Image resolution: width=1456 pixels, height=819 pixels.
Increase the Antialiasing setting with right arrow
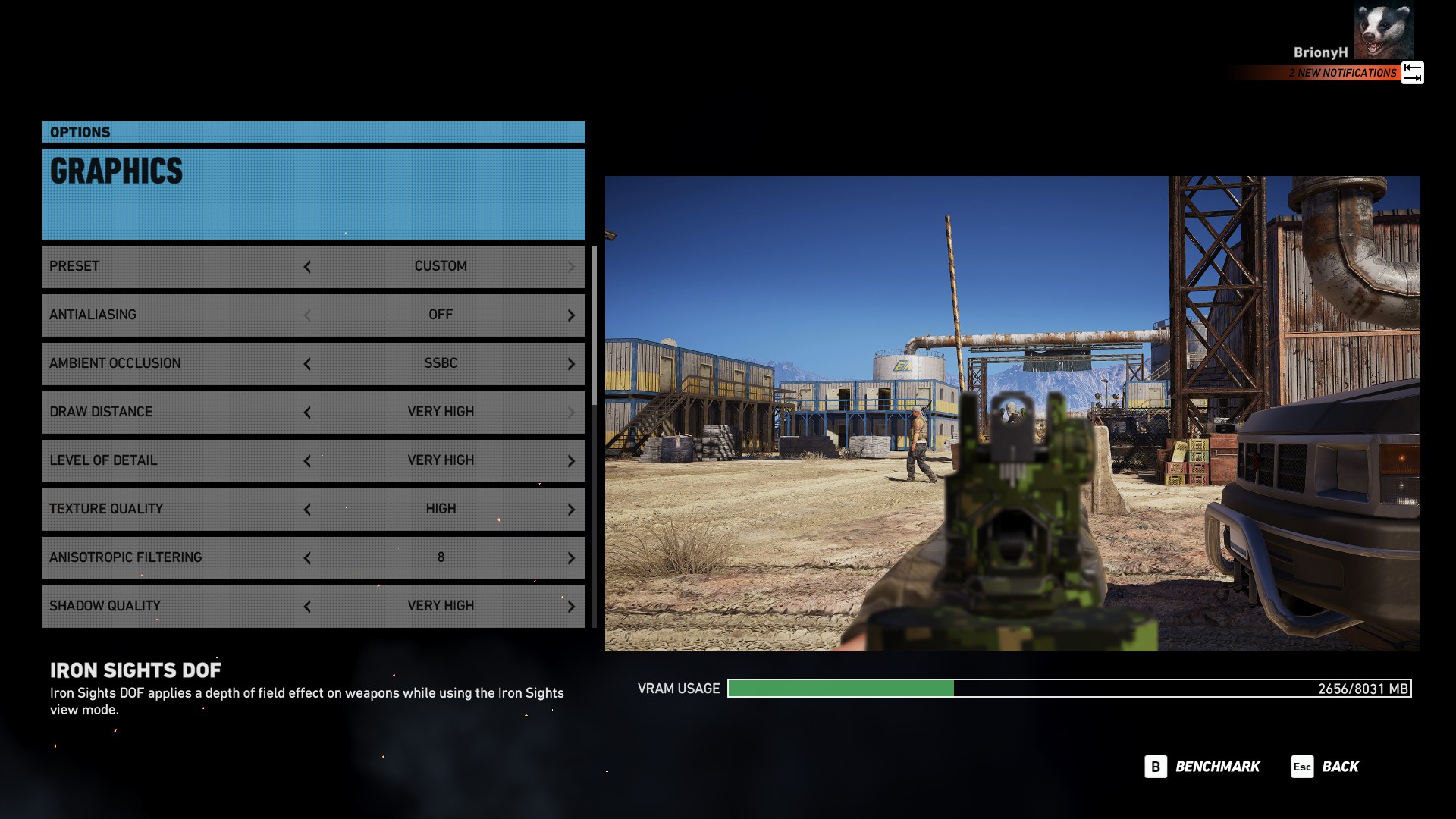(571, 315)
